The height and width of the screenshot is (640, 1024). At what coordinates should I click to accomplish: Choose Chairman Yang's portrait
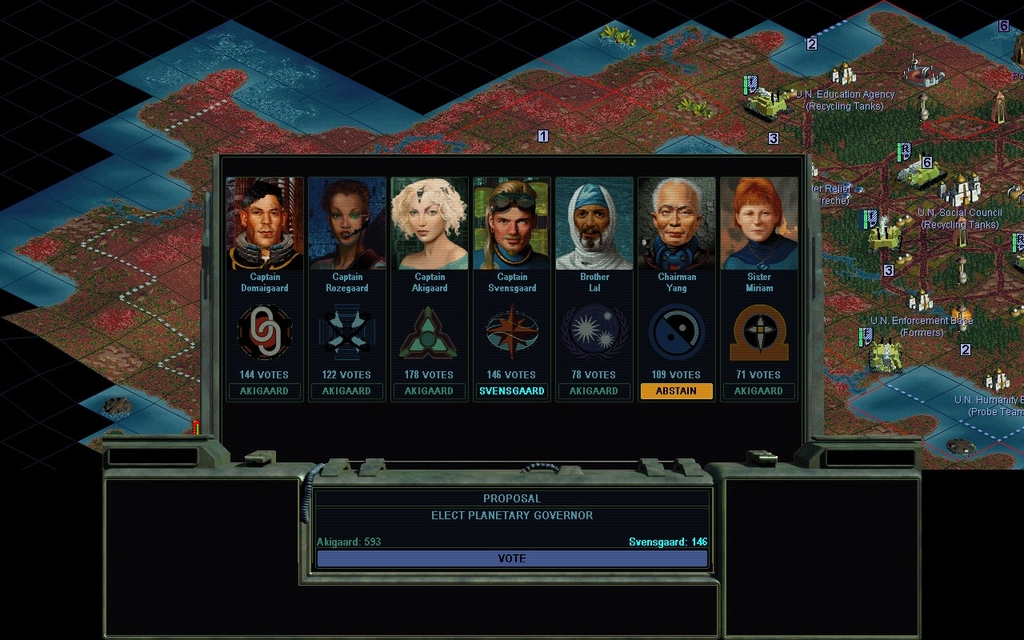point(676,223)
